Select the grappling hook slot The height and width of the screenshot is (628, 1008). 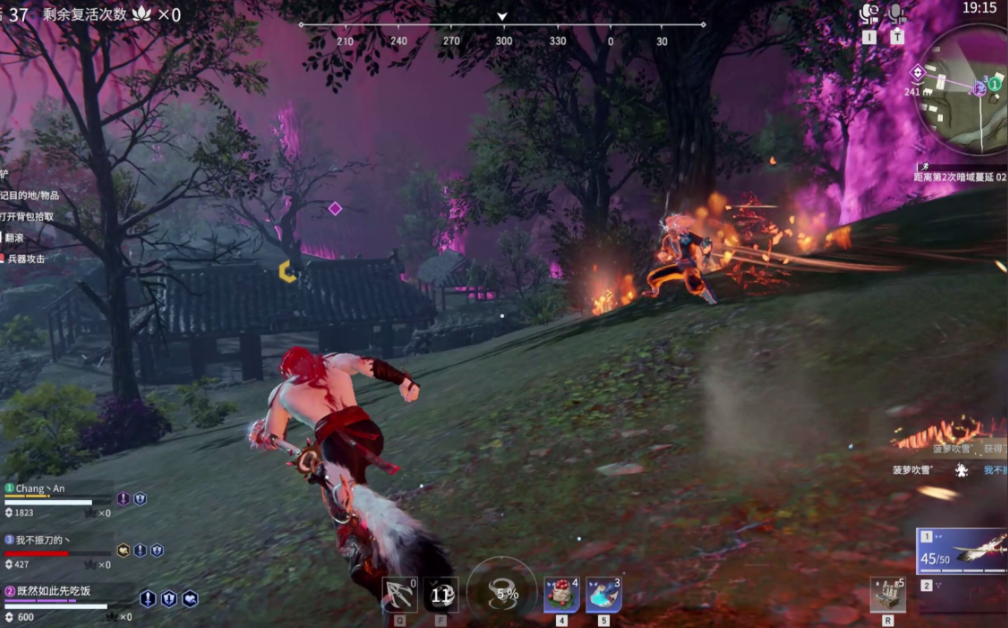[400, 594]
